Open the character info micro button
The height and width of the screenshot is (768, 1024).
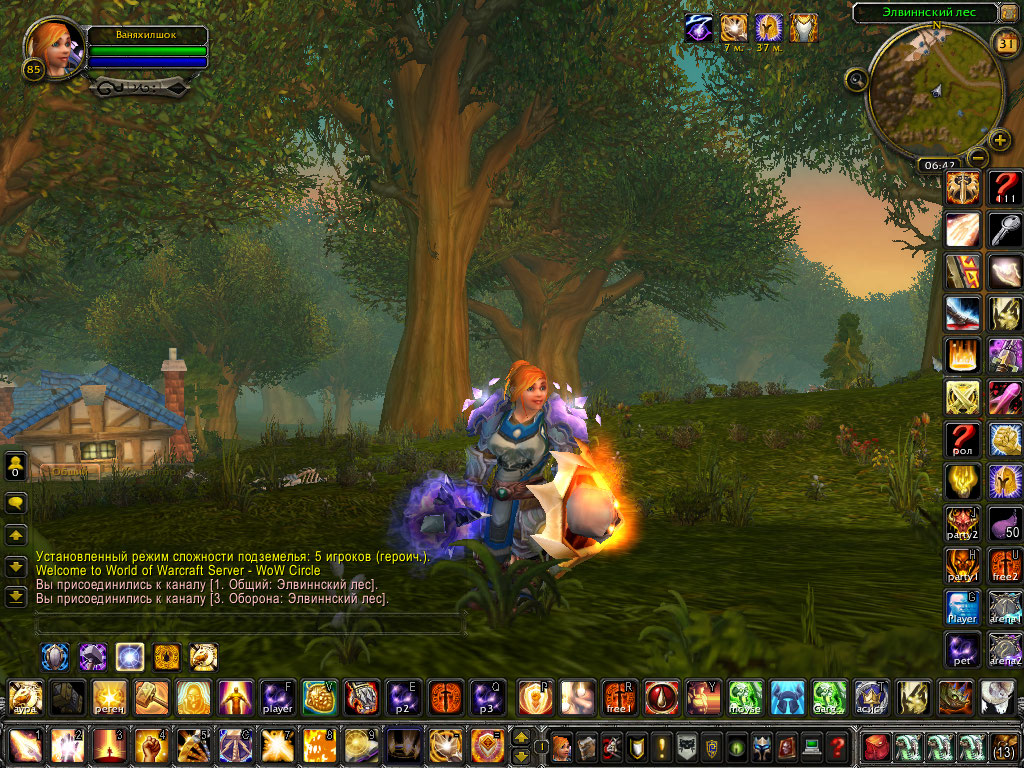[x=562, y=746]
